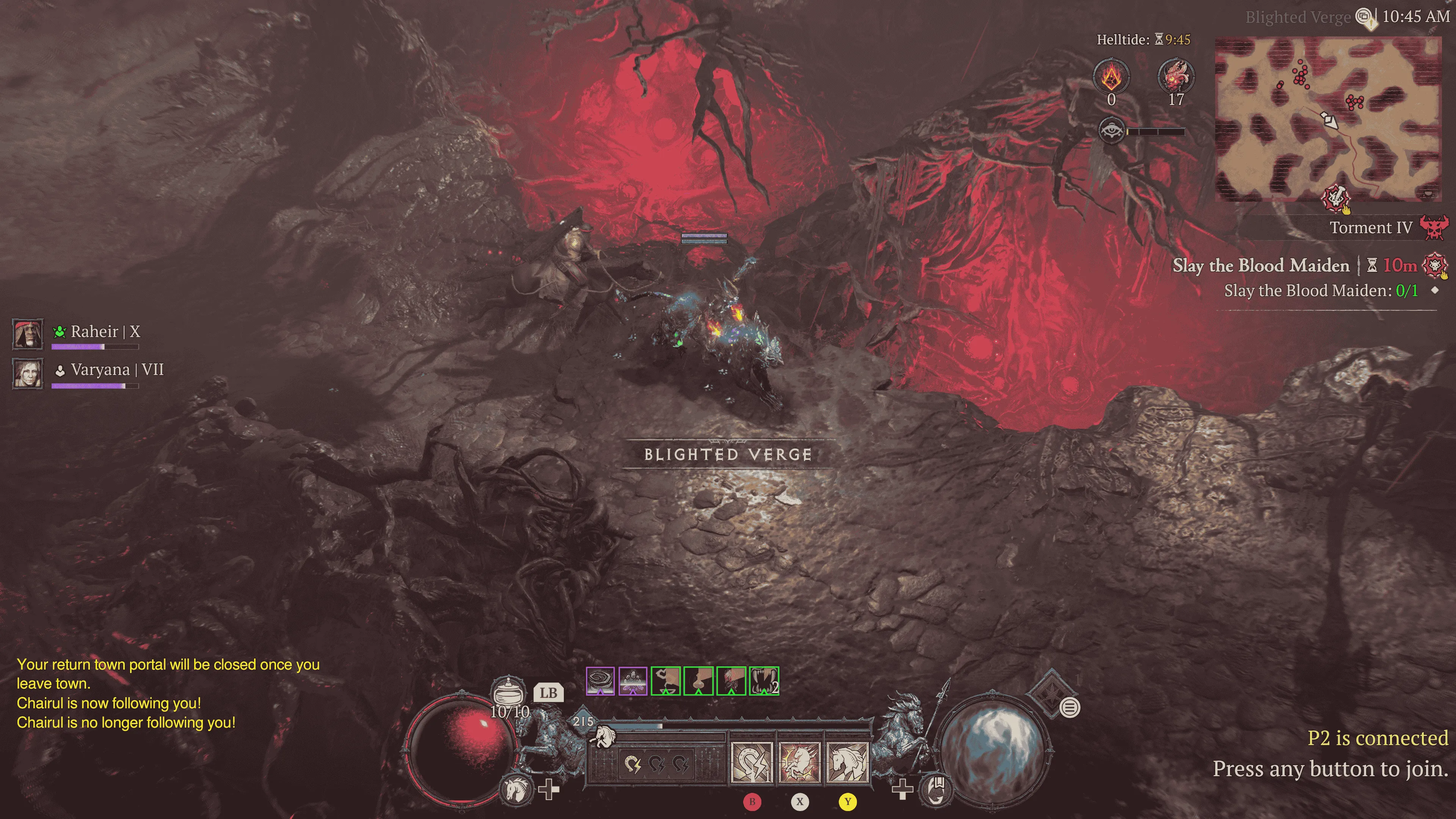1456x819 pixels.
Task: Select Raheir's mercenary portrait
Action: tap(28, 334)
